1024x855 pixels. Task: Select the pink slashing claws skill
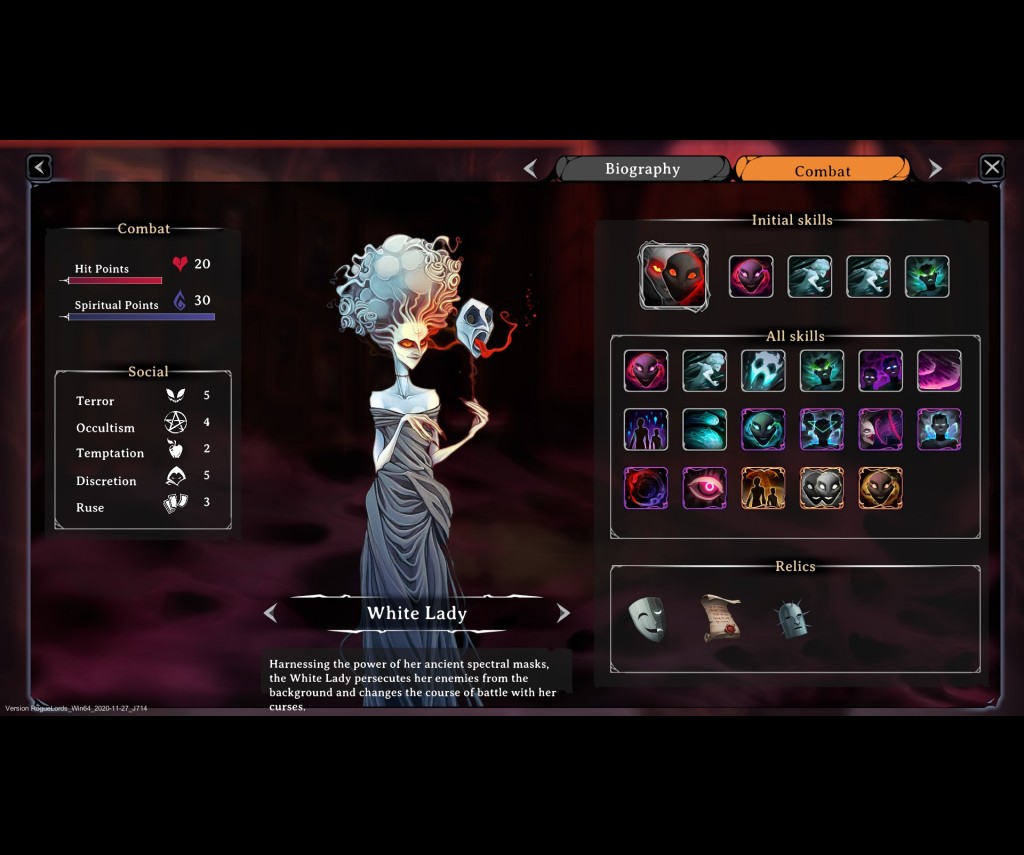[x=939, y=371]
